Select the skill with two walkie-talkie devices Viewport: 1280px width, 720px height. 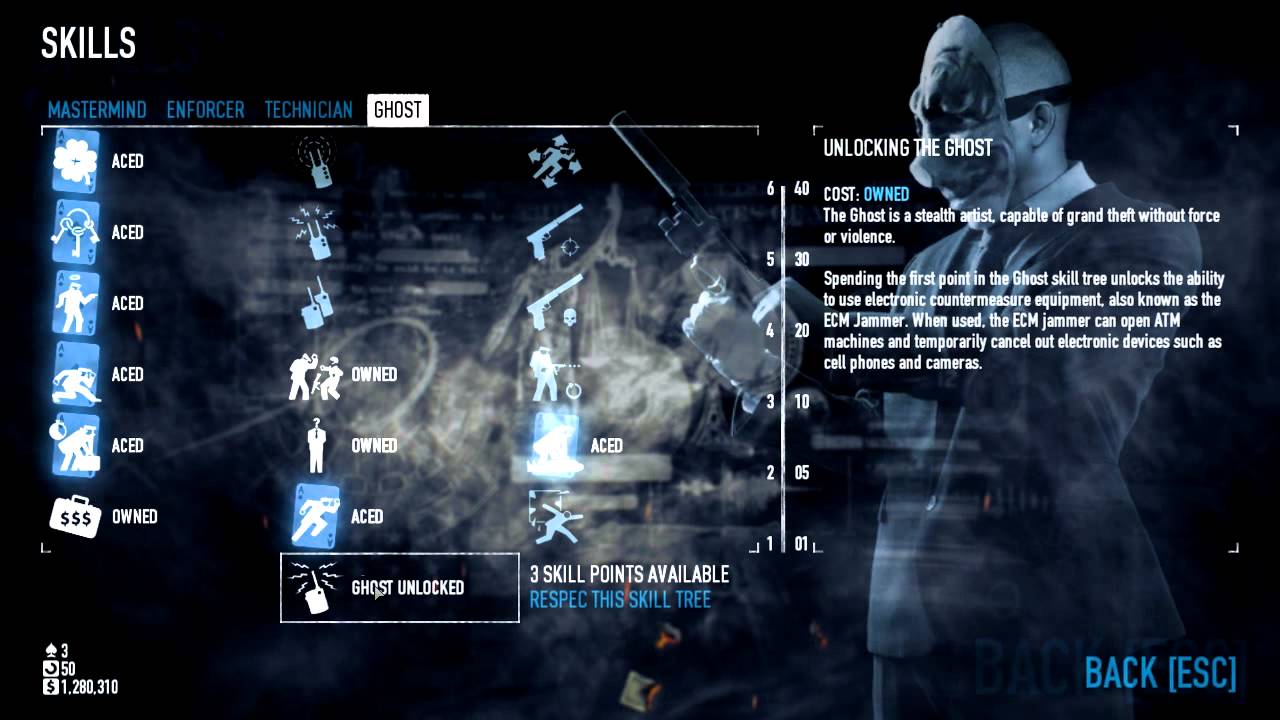click(x=315, y=303)
